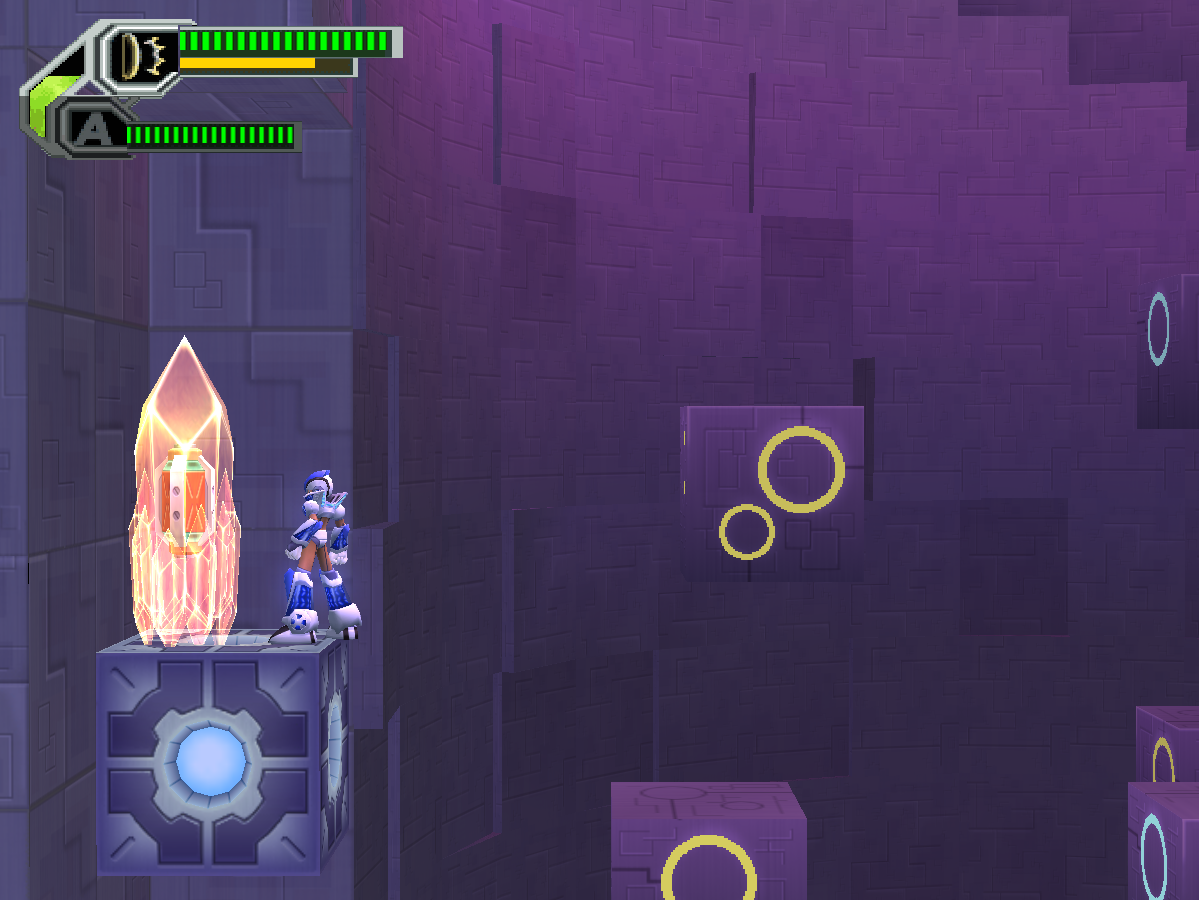Select the active special weapon icon
1199x900 pixels.
[x=141, y=54]
